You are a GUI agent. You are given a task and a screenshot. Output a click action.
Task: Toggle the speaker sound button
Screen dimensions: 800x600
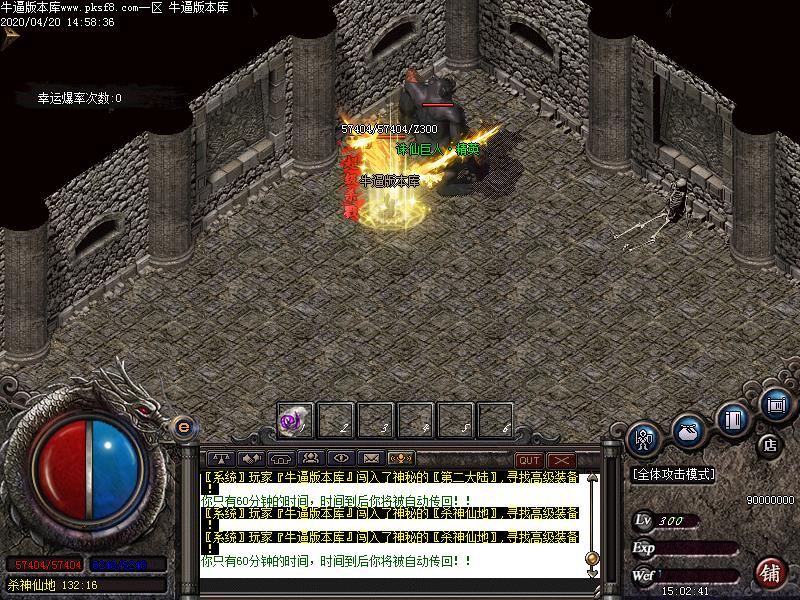coord(249,459)
